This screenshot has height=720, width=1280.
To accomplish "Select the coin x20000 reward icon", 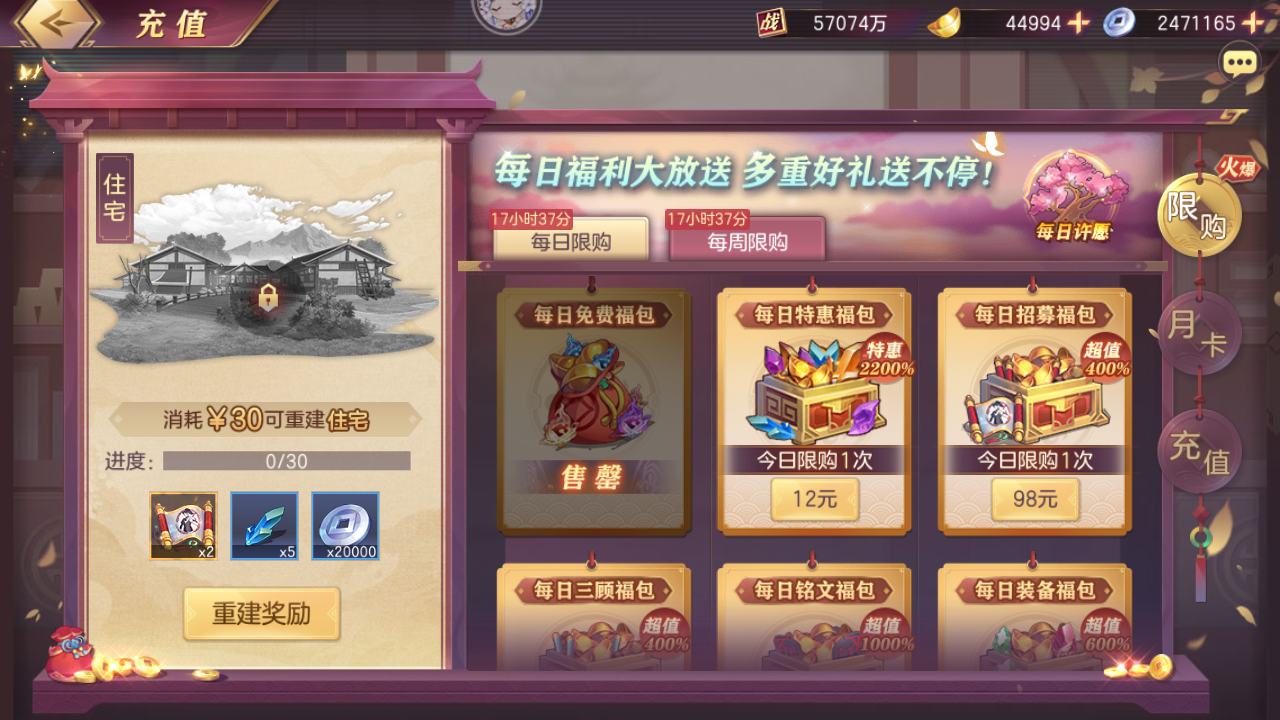I will click(345, 524).
